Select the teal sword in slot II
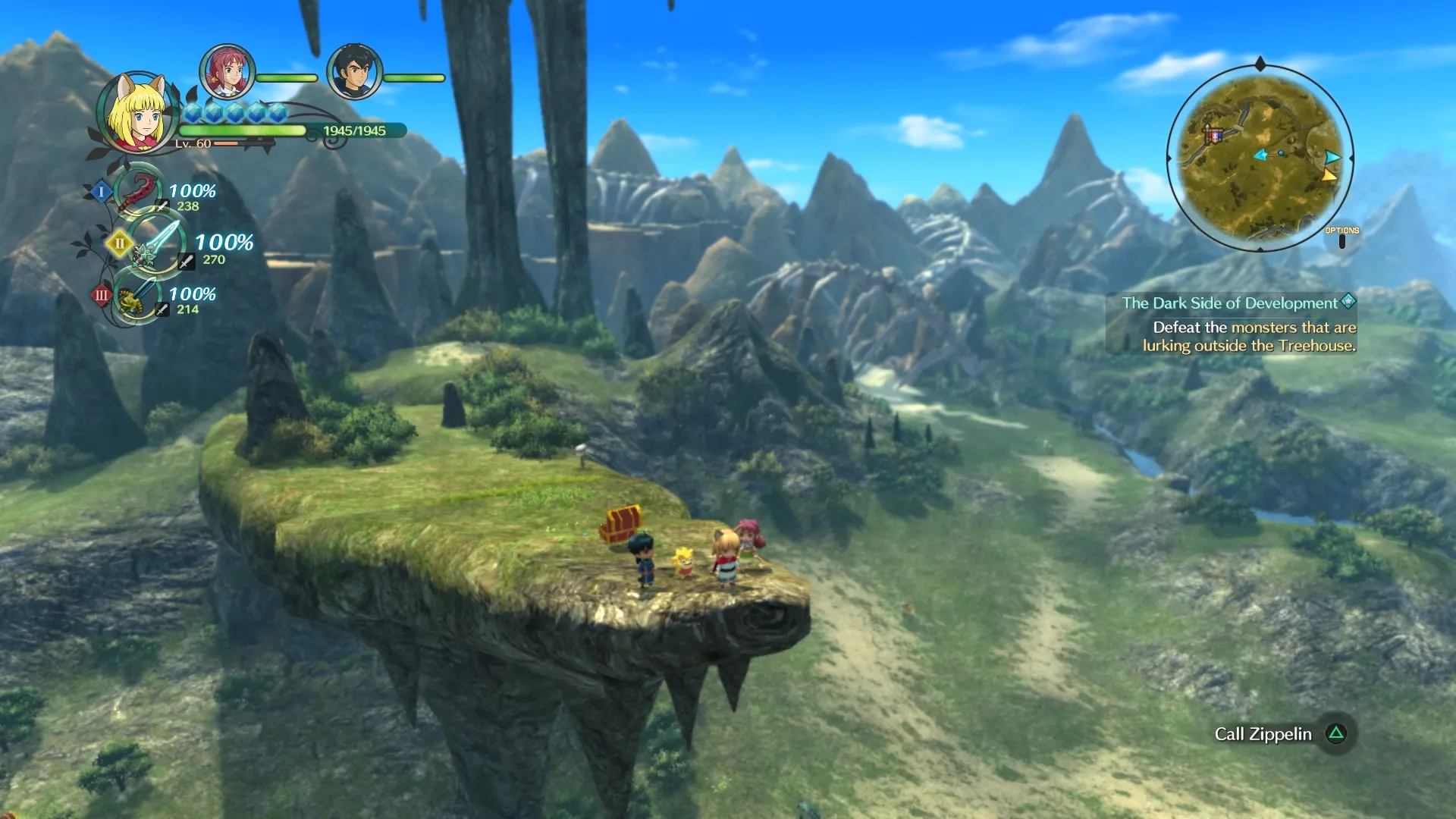 (156, 244)
